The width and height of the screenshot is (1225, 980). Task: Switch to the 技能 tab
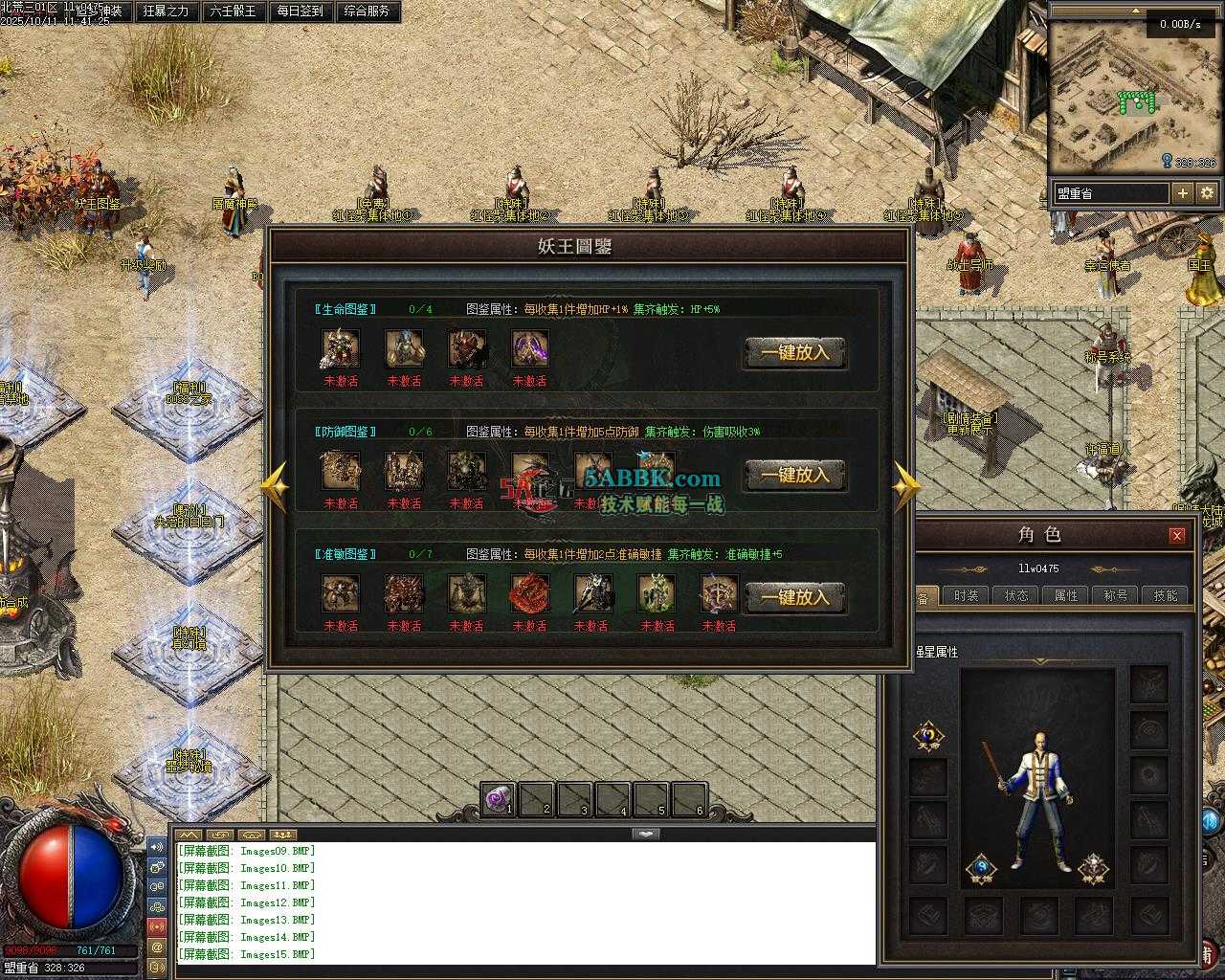coord(1166,595)
